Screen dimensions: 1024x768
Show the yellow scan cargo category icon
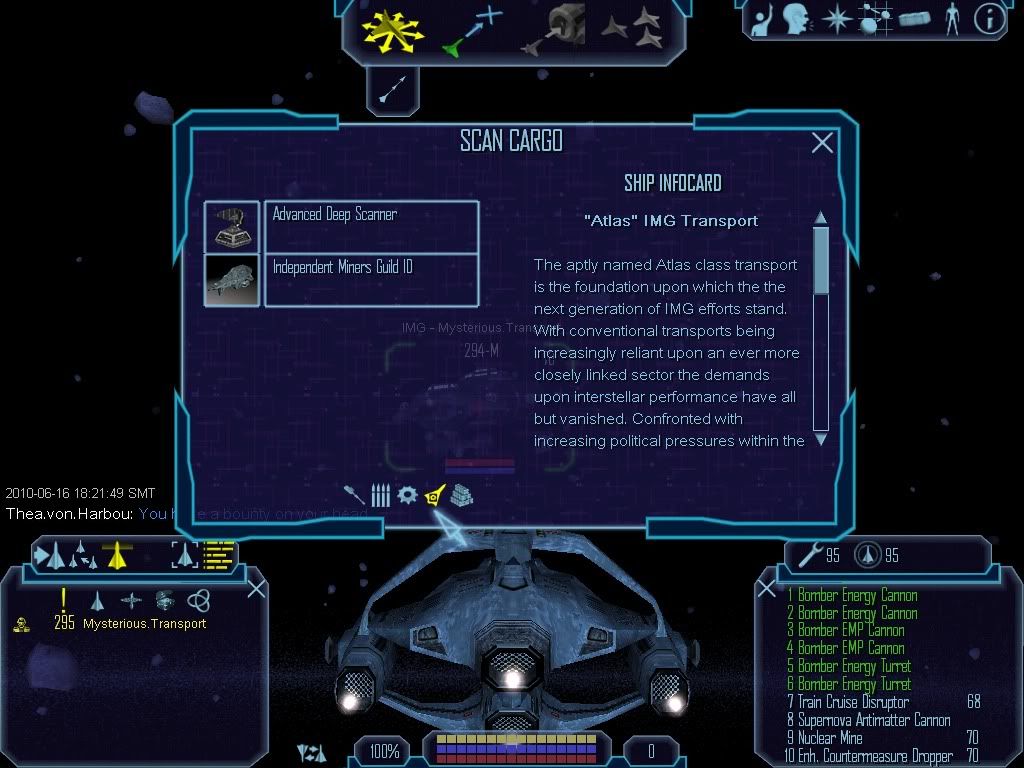434,495
